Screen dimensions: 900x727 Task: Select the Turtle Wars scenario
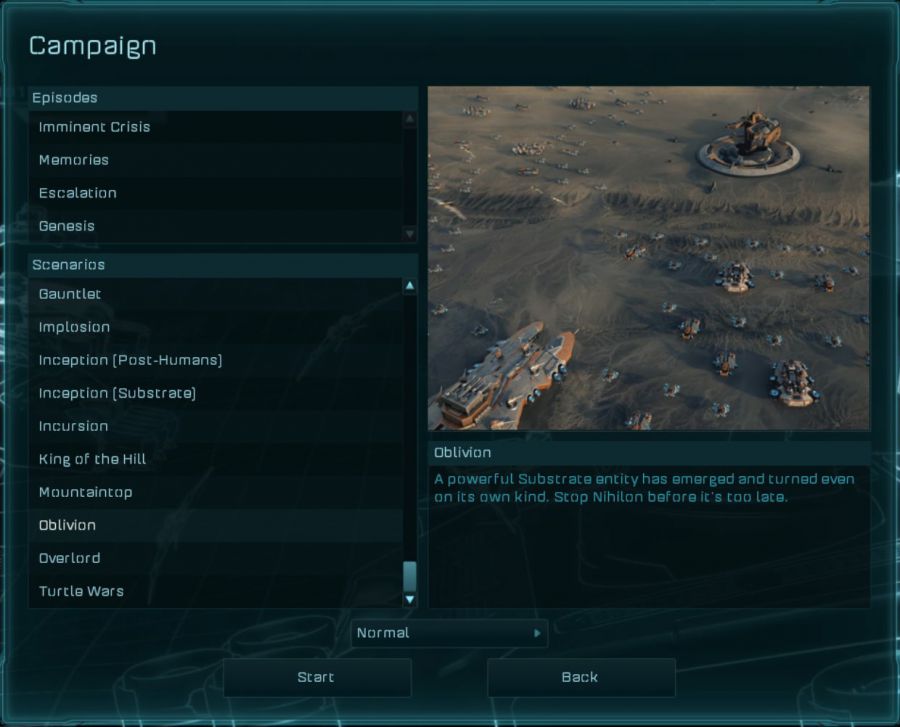tap(81, 591)
